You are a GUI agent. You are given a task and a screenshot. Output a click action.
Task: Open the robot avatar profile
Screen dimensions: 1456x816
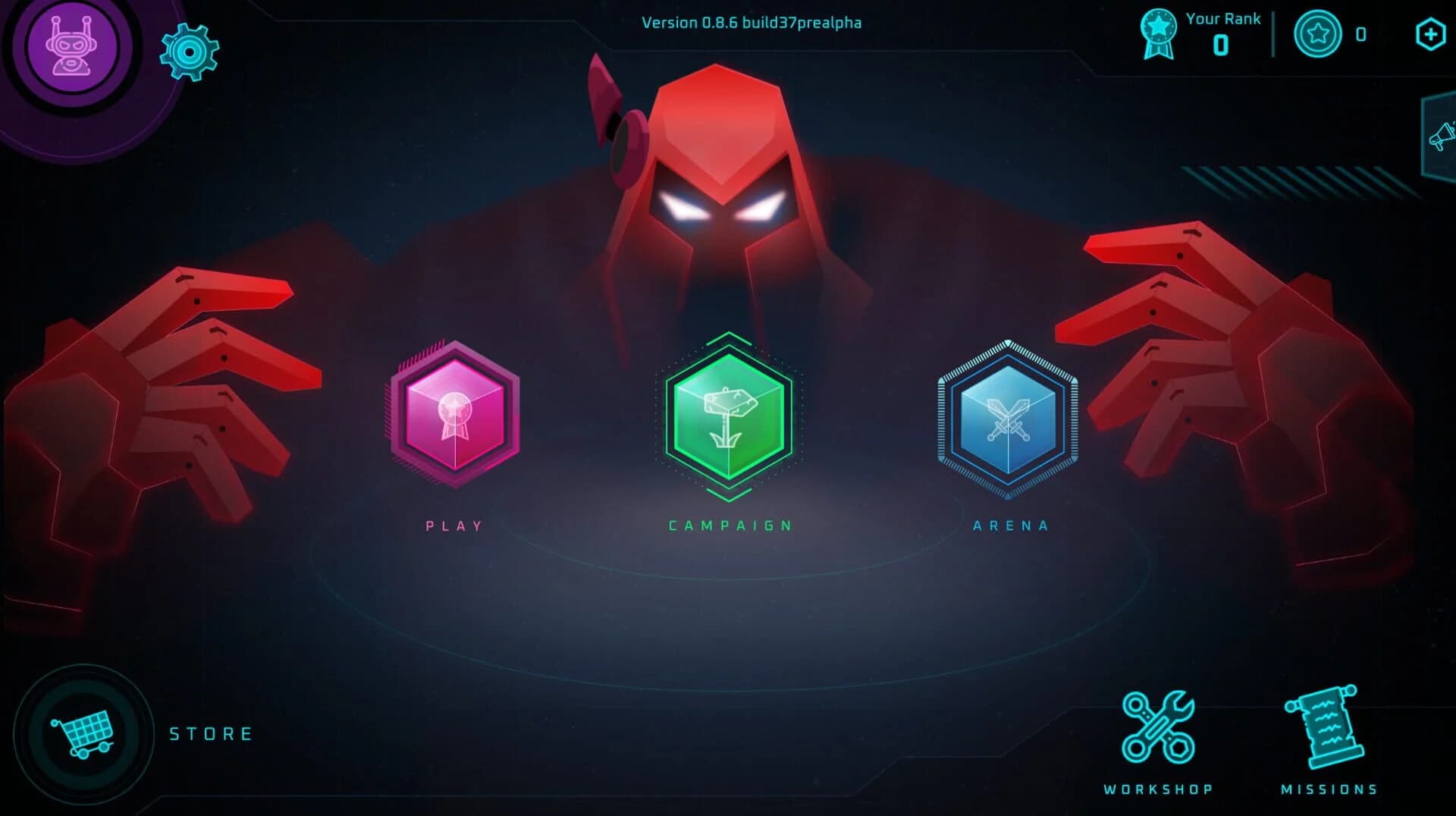(72, 46)
